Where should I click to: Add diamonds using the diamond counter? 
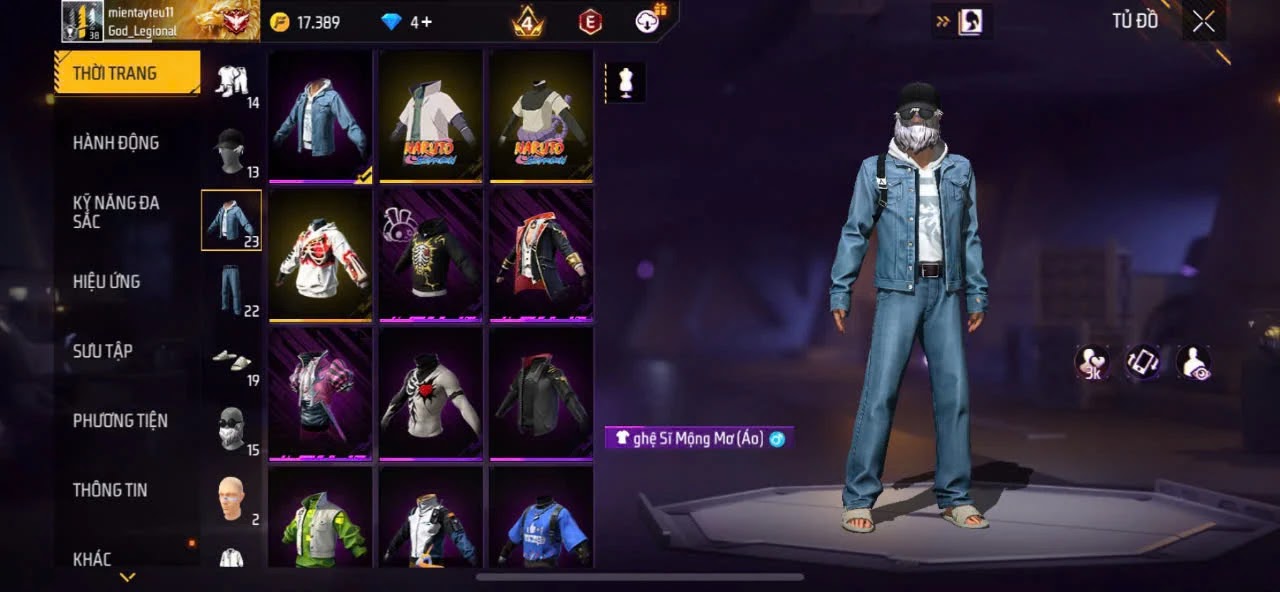pyautogui.click(x=407, y=22)
